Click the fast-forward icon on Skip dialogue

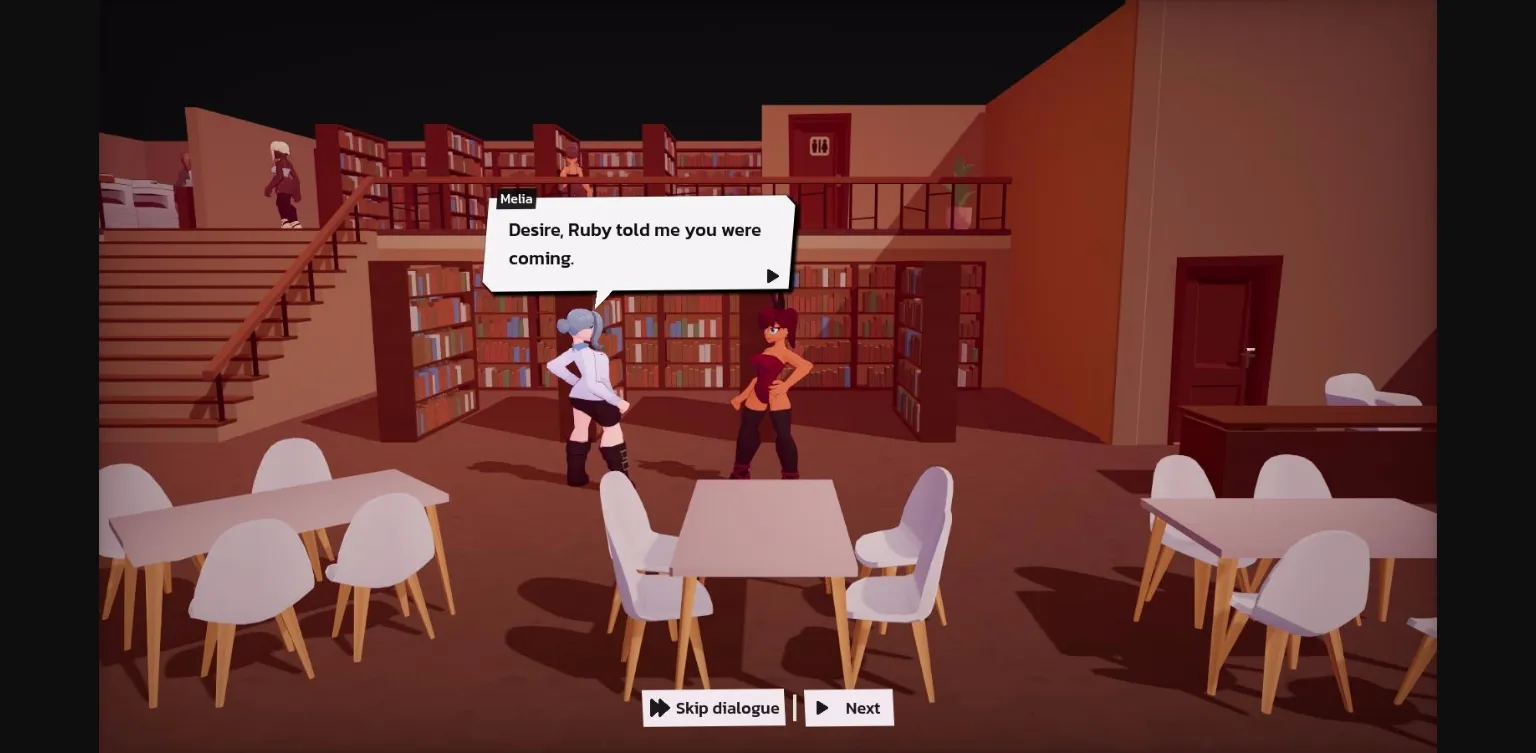point(661,708)
